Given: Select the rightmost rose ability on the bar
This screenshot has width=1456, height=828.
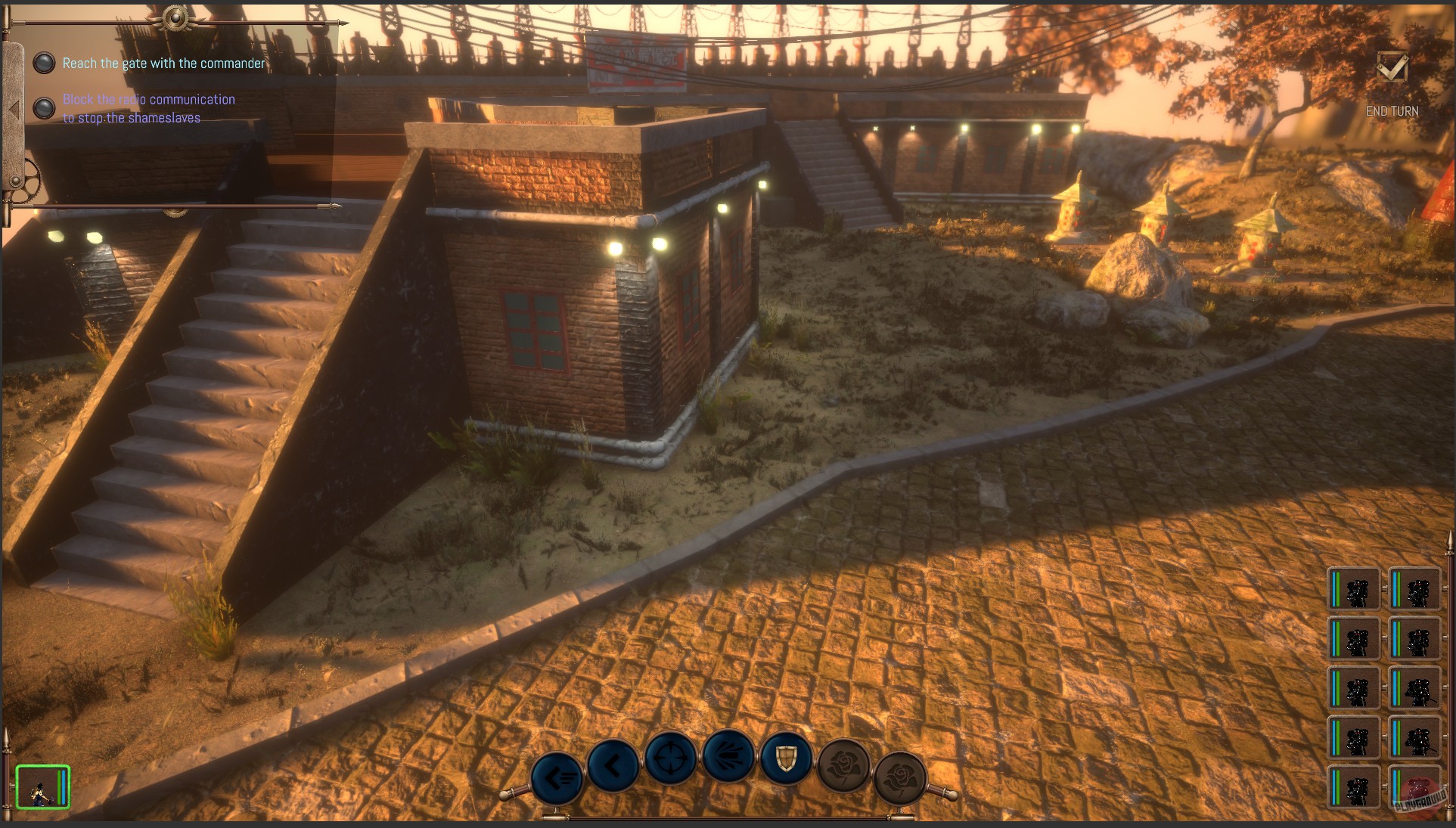Looking at the screenshot, I should click(900, 777).
